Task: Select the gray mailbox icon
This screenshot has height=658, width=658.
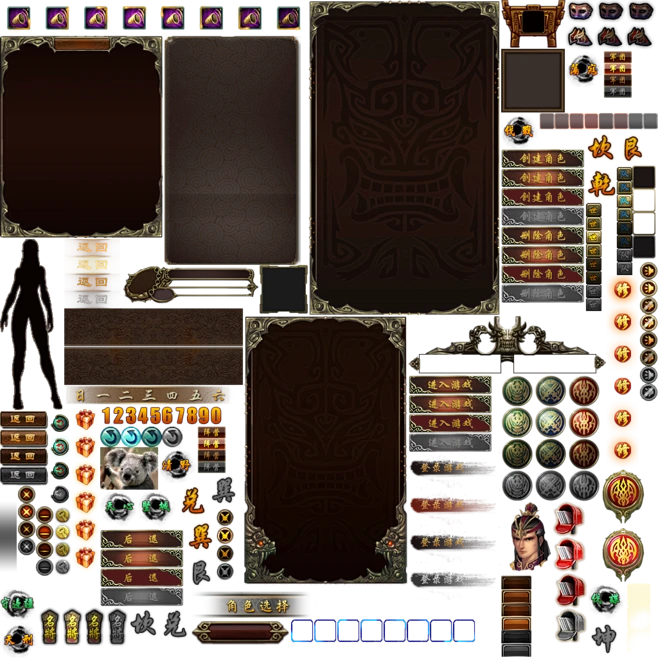Action: click(570, 626)
